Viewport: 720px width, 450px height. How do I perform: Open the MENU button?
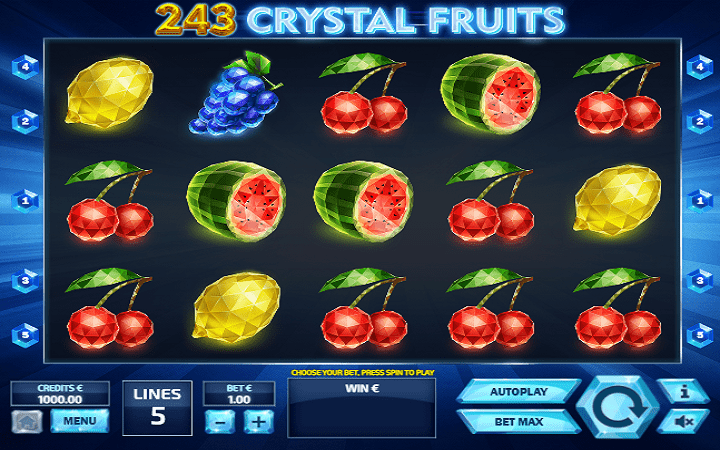[x=80, y=421]
